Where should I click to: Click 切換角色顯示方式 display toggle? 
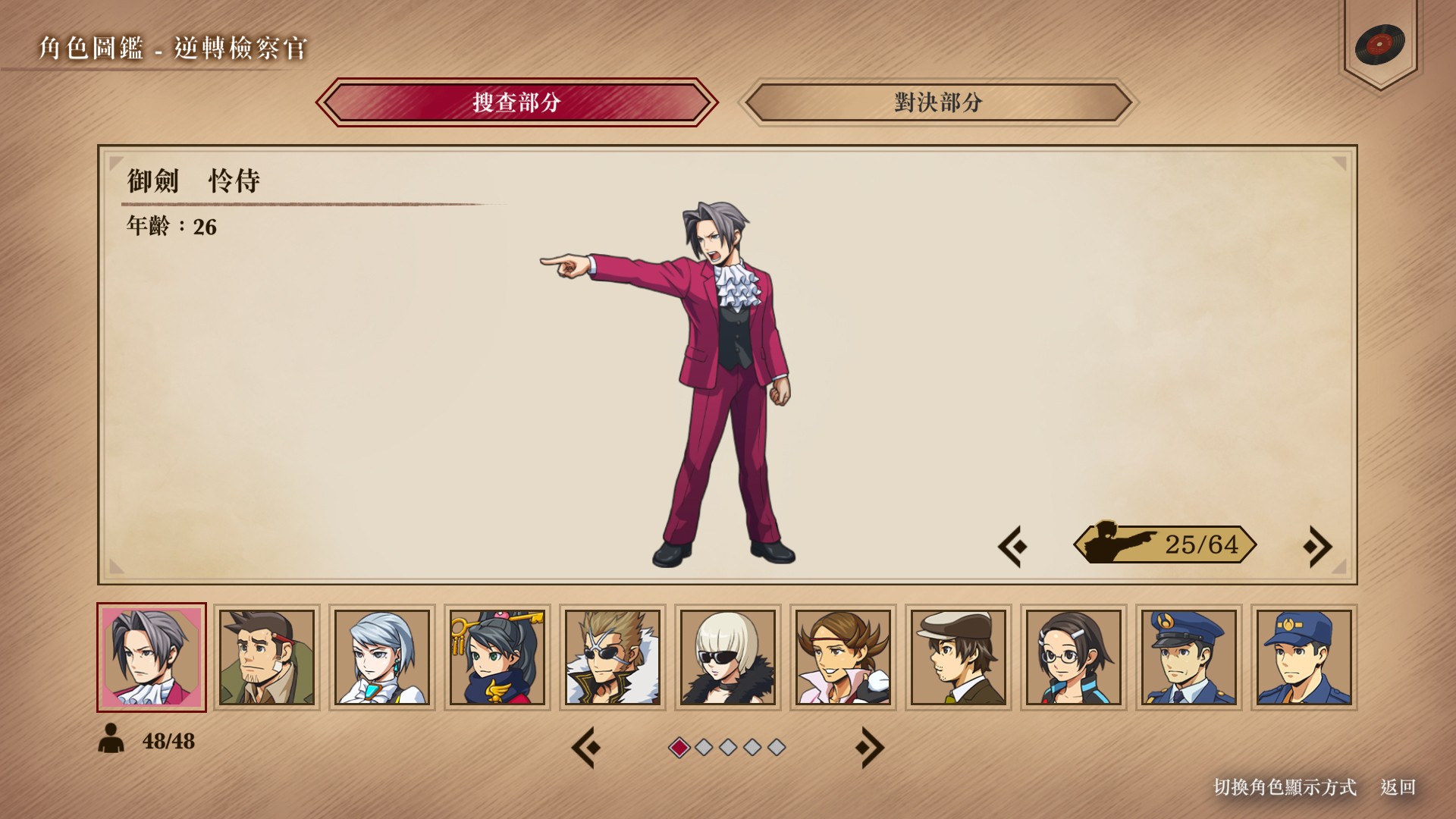pyautogui.click(x=1285, y=787)
